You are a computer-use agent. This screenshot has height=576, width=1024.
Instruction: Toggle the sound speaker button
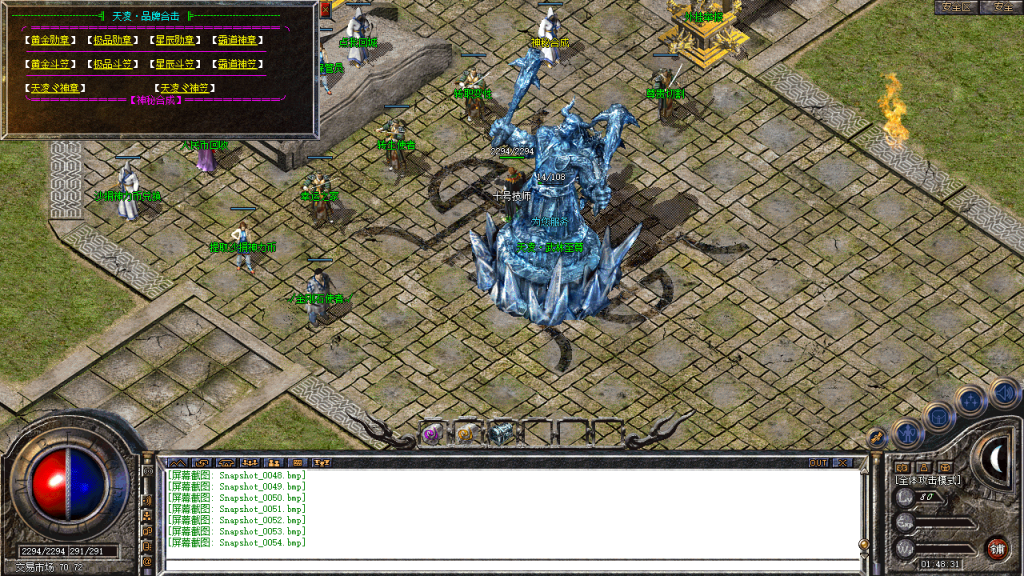pos(1004,392)
